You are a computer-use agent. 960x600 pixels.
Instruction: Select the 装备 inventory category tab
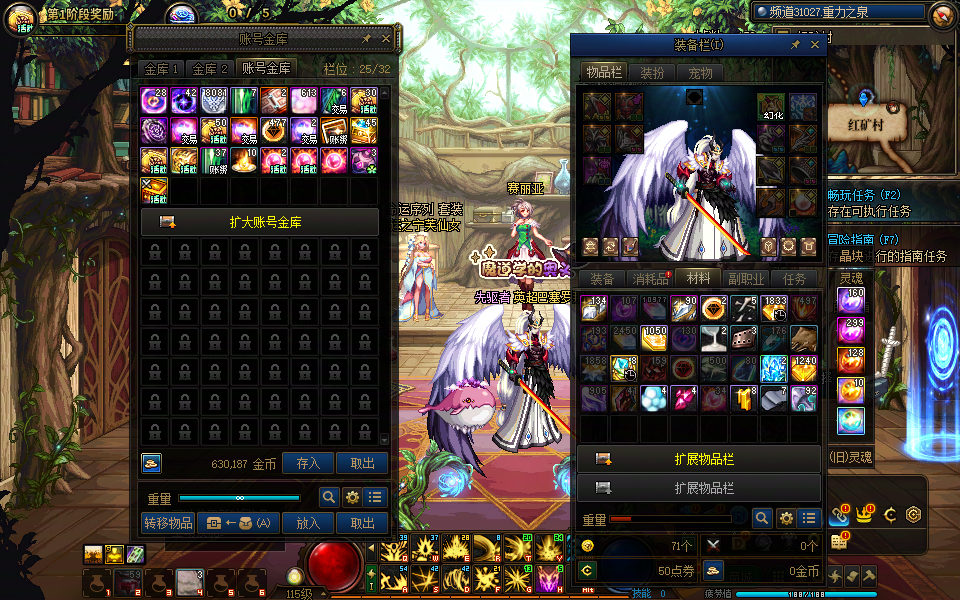pyautogui.click(x=602, y=278)
